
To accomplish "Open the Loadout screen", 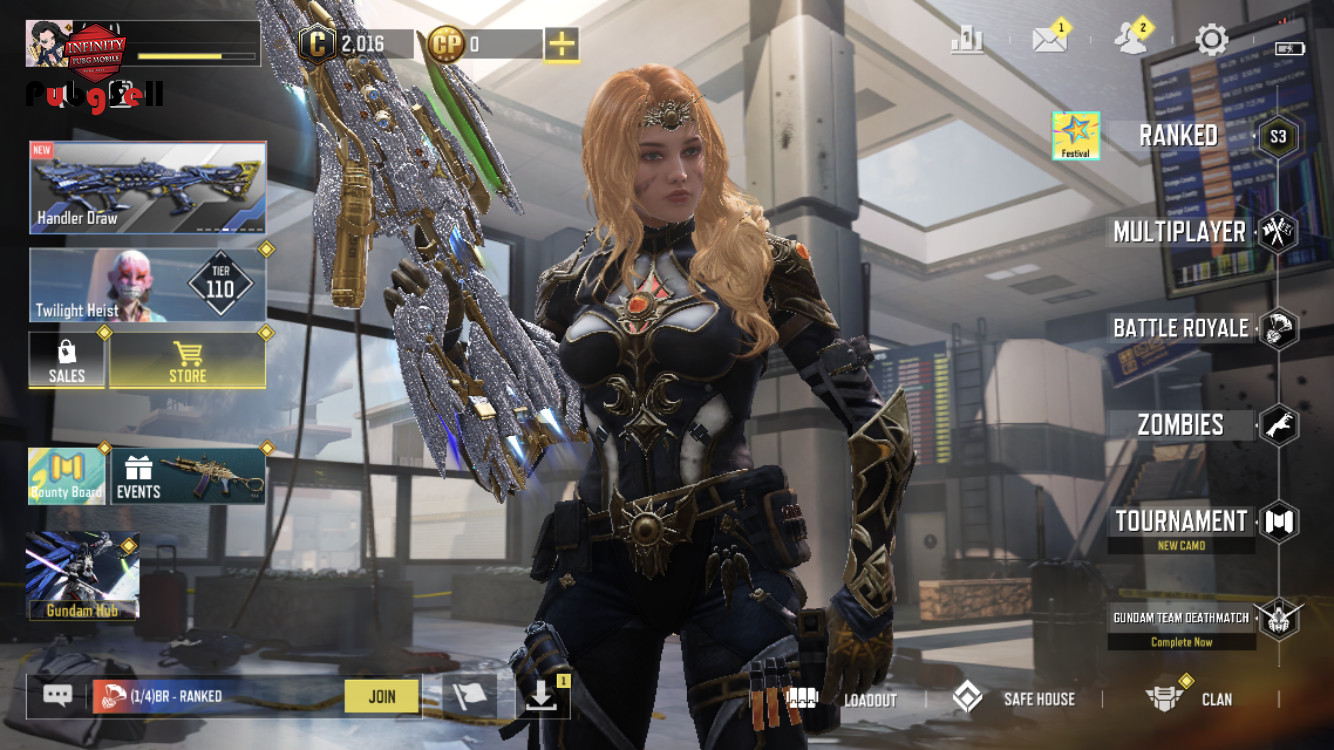I will pos(842,699).
